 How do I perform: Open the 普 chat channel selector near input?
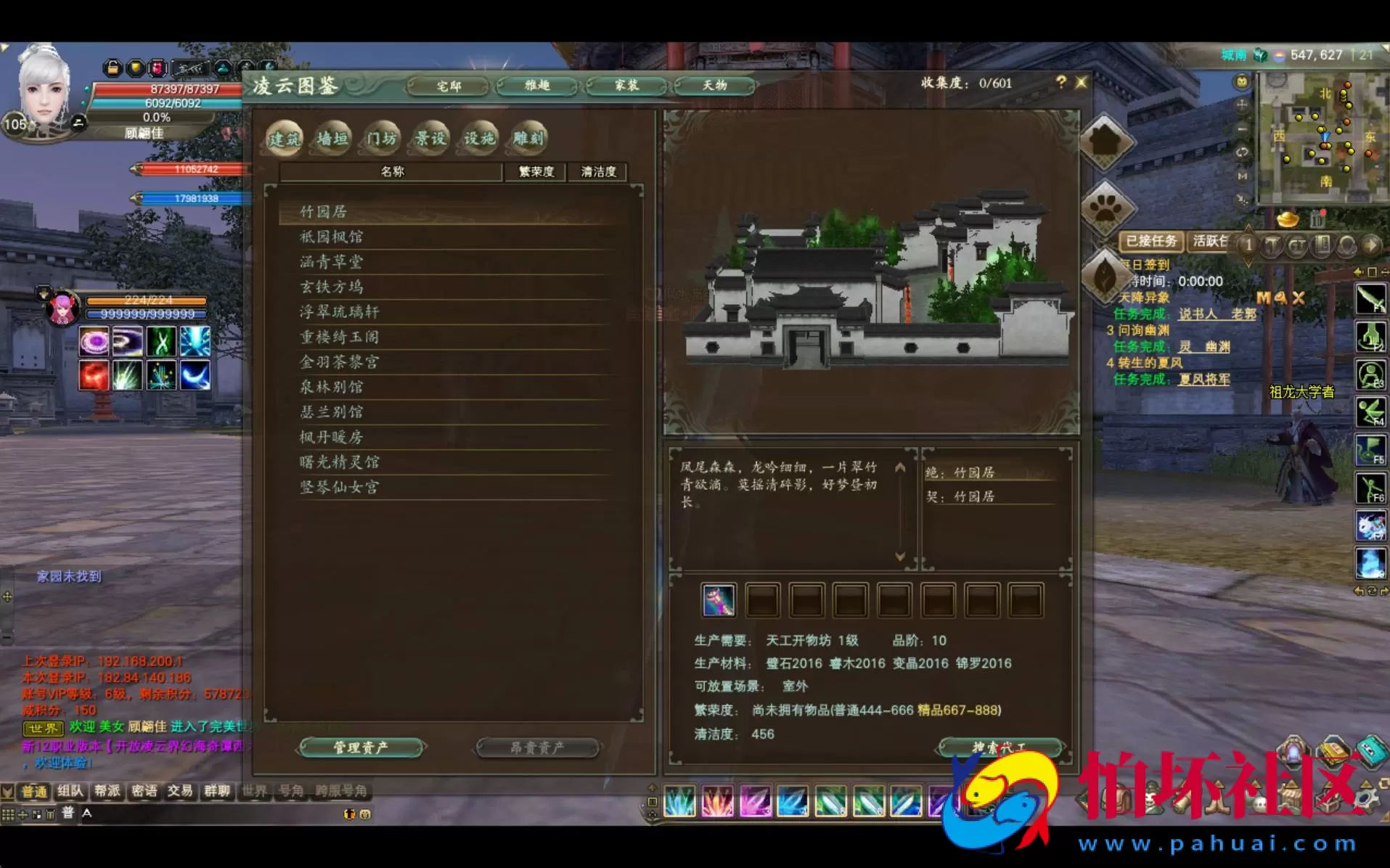[67, 814]
